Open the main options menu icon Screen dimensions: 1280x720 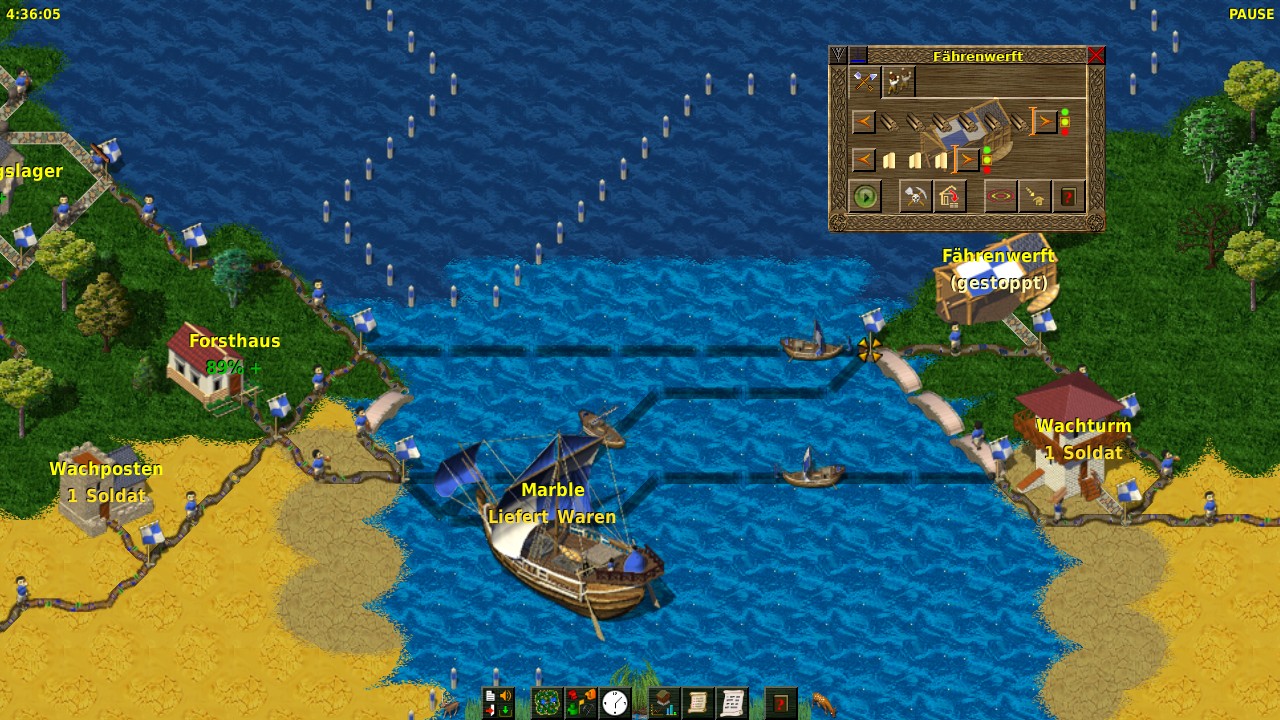498,703
